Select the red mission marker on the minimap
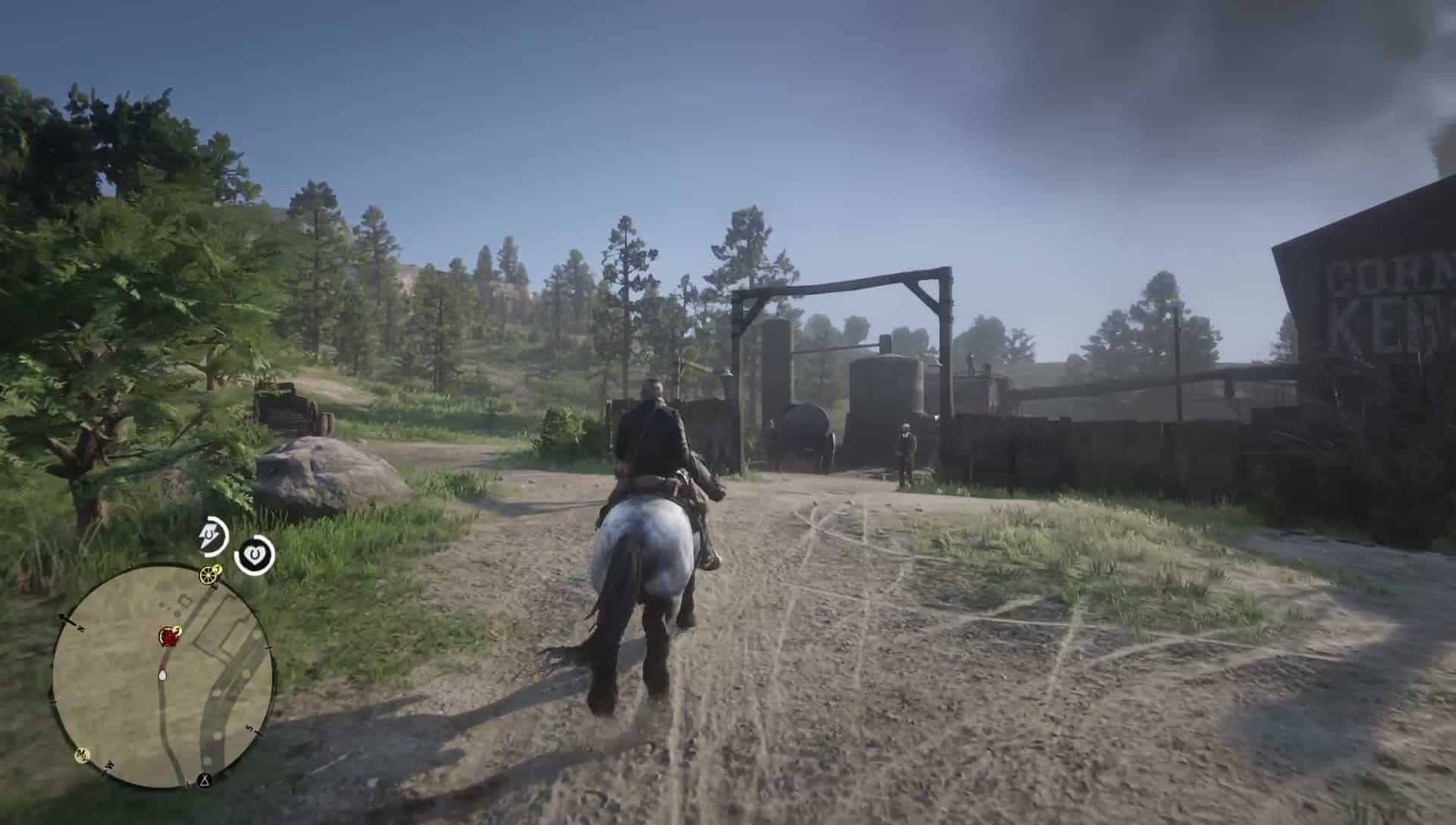This screenshot has height=825, width=1456. tap(169, 636)
